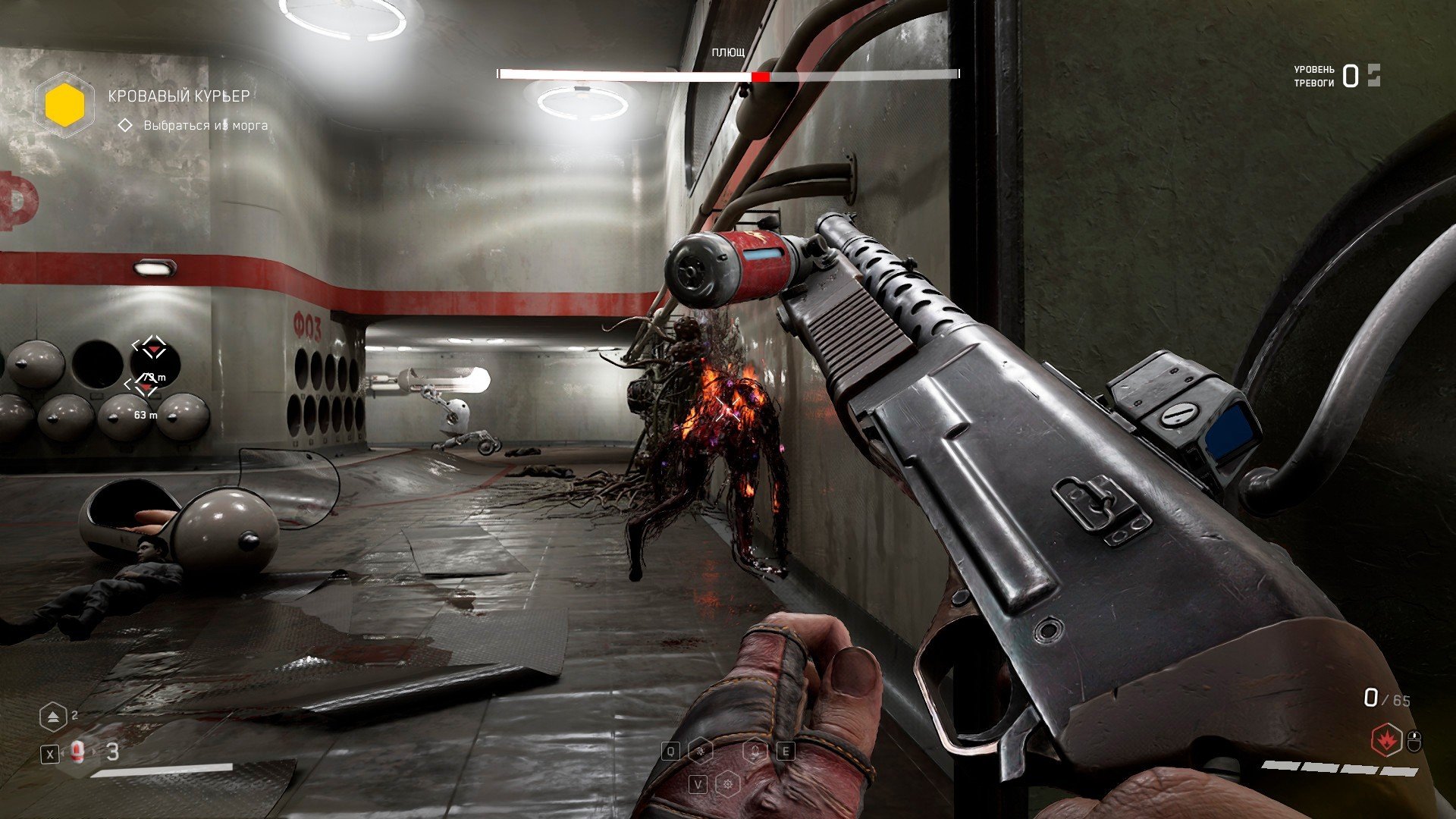This screenshot has height=819, width=1456.
Task: Click the hexagon eject-arrow icon
Action: point(53,717)
